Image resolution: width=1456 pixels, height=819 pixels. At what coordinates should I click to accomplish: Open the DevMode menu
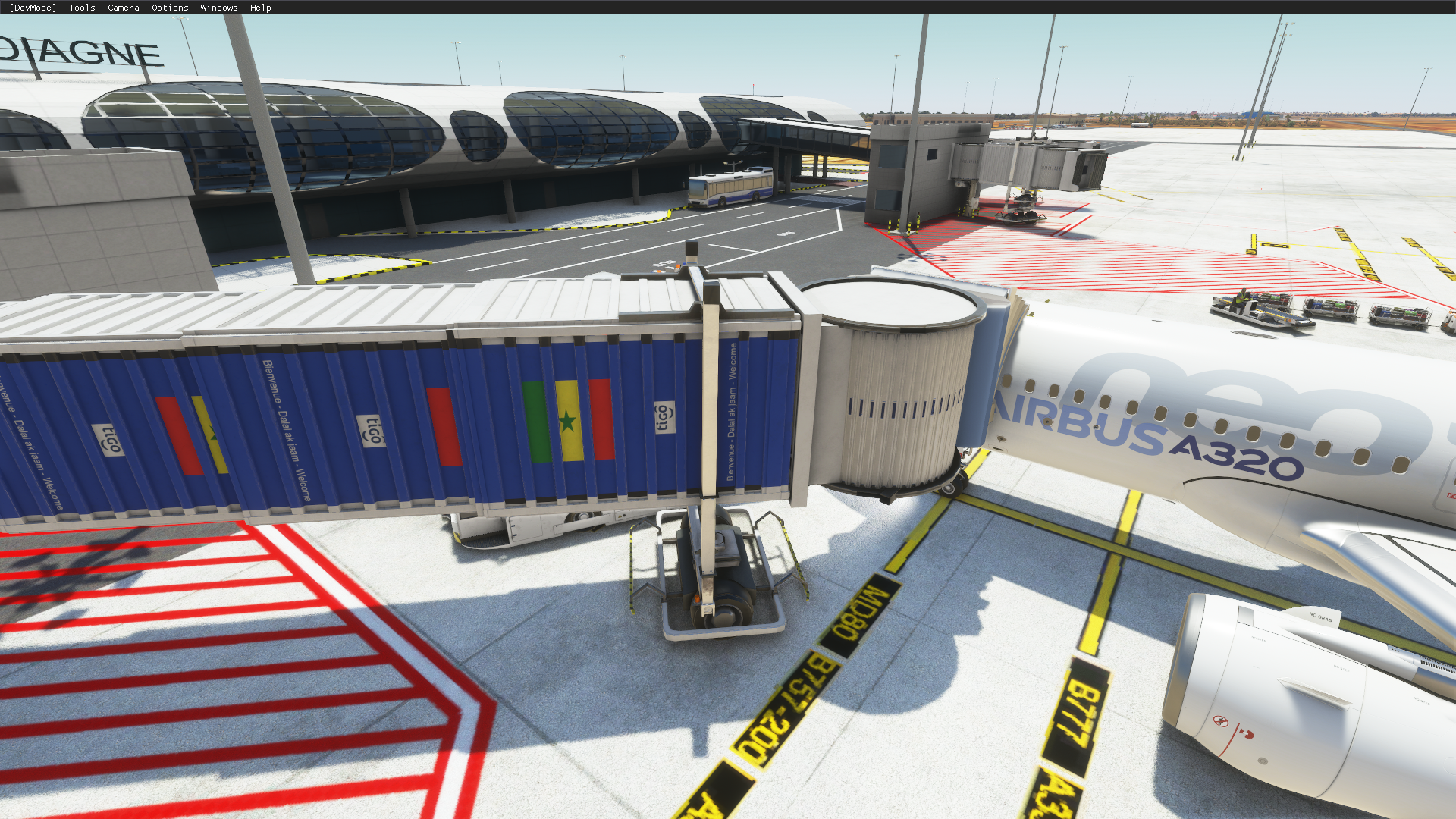pos(33,8)
